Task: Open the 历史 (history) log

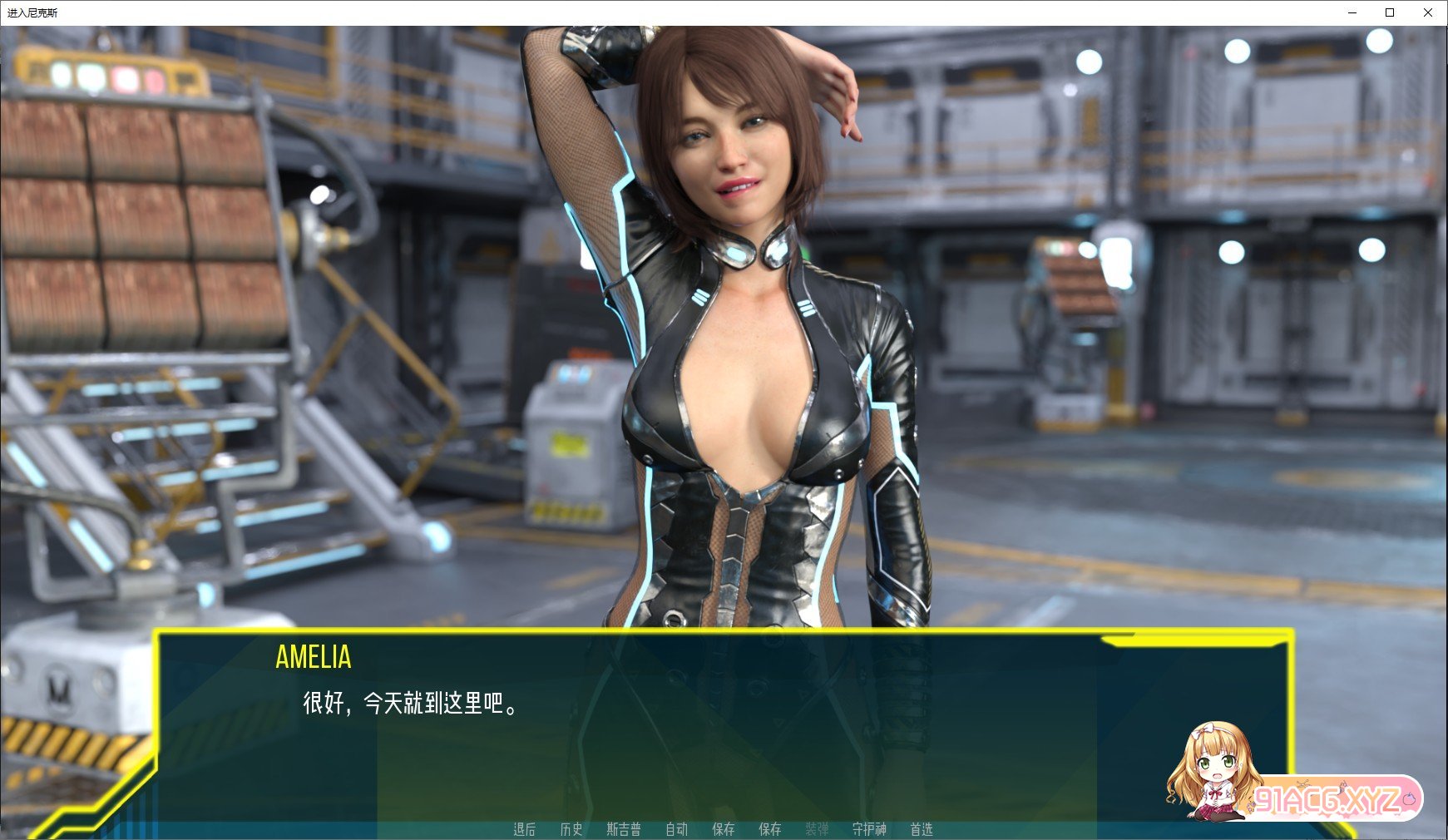Action: pyautogui.click(x=571, y=829)
